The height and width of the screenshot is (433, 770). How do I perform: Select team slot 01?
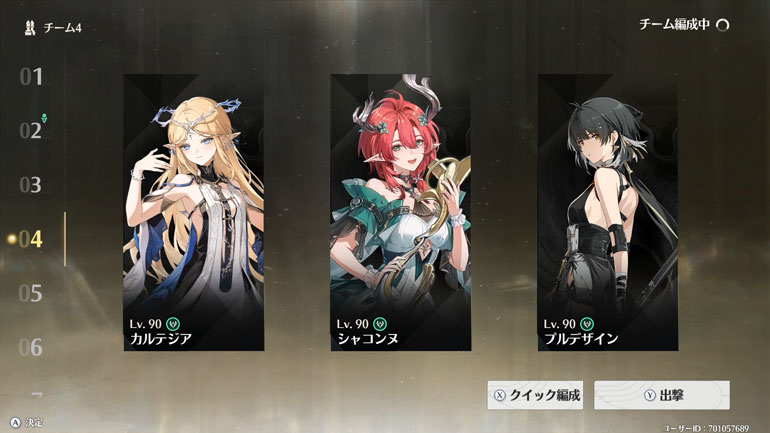pyautogui.click(x=30, y=77)
